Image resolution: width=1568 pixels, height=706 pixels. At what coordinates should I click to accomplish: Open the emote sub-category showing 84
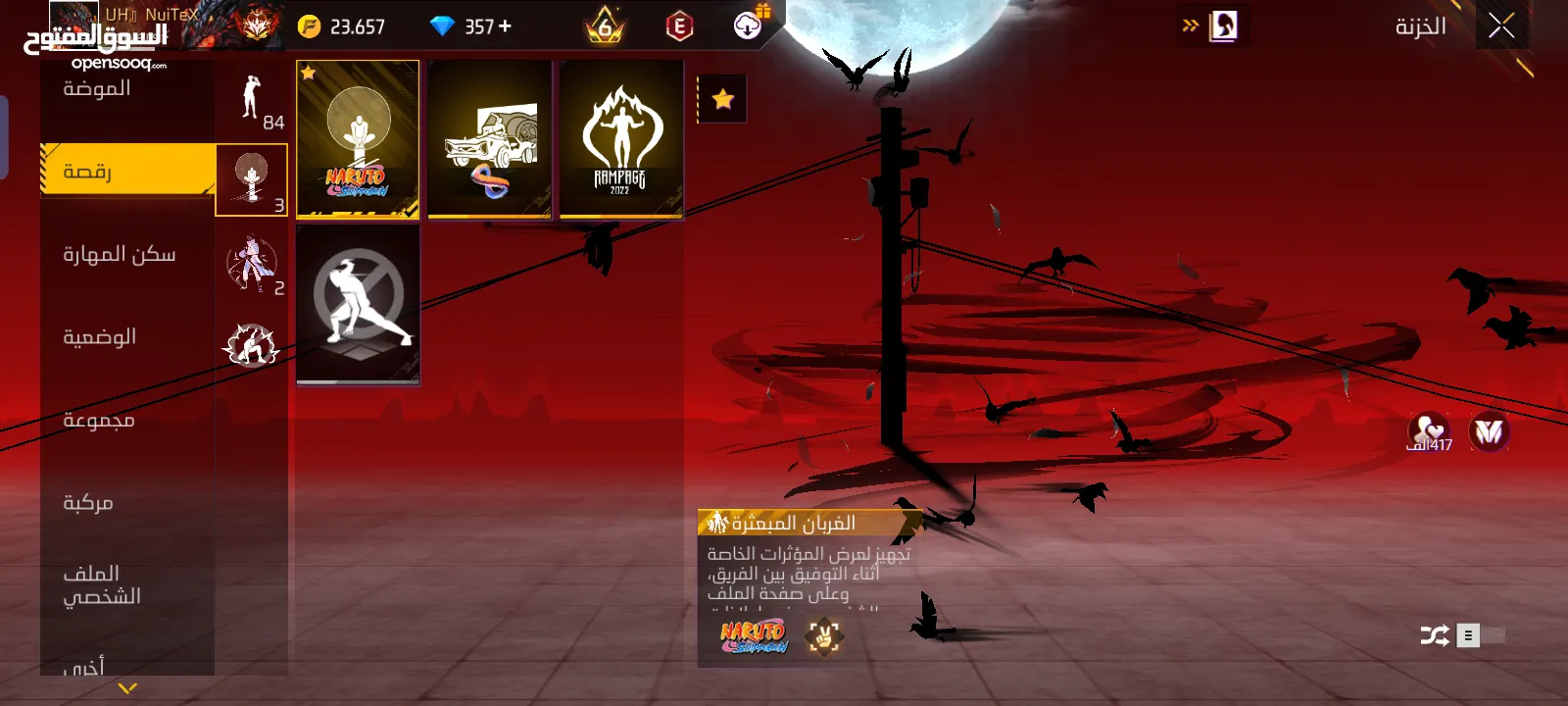[252, 101]
